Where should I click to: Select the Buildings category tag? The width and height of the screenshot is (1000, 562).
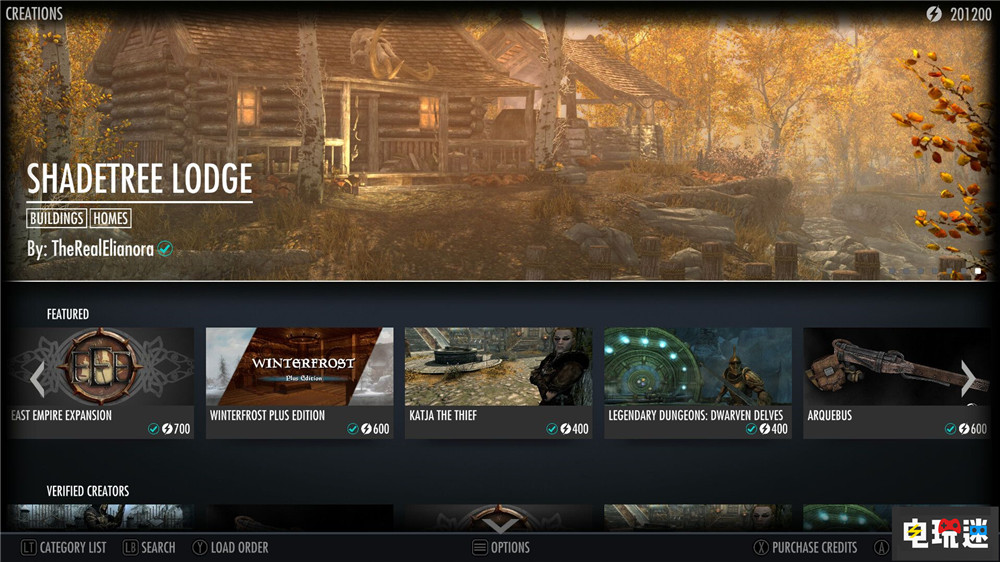[56, 218]
